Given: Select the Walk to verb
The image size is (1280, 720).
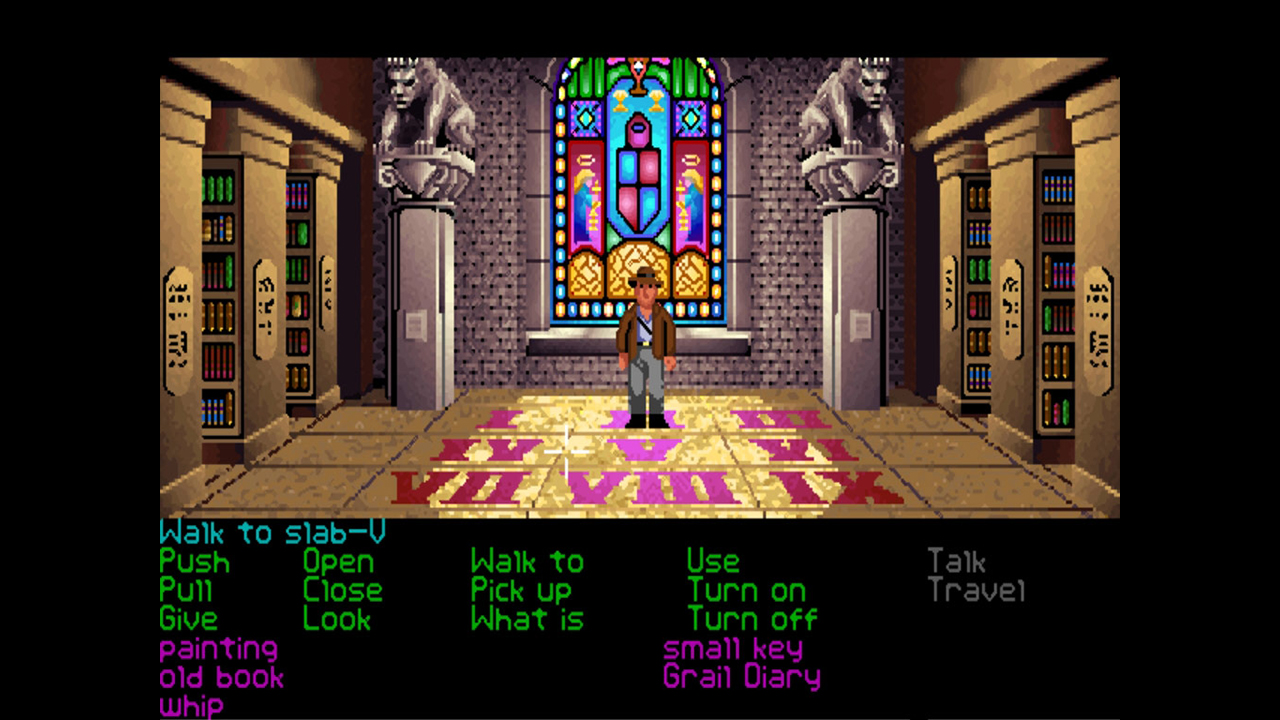Looking at the screenshot, I should pos(527,562).
